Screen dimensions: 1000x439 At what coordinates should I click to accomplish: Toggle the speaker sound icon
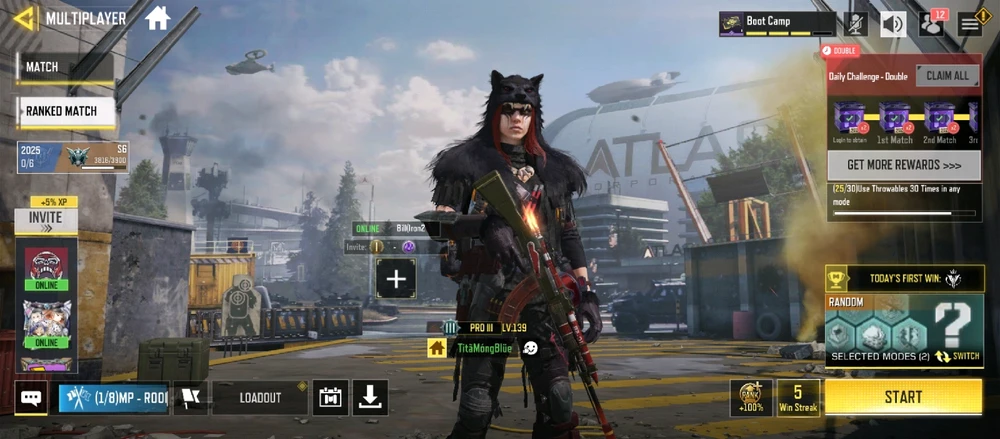pyautogui.click(x=893, y=23)
